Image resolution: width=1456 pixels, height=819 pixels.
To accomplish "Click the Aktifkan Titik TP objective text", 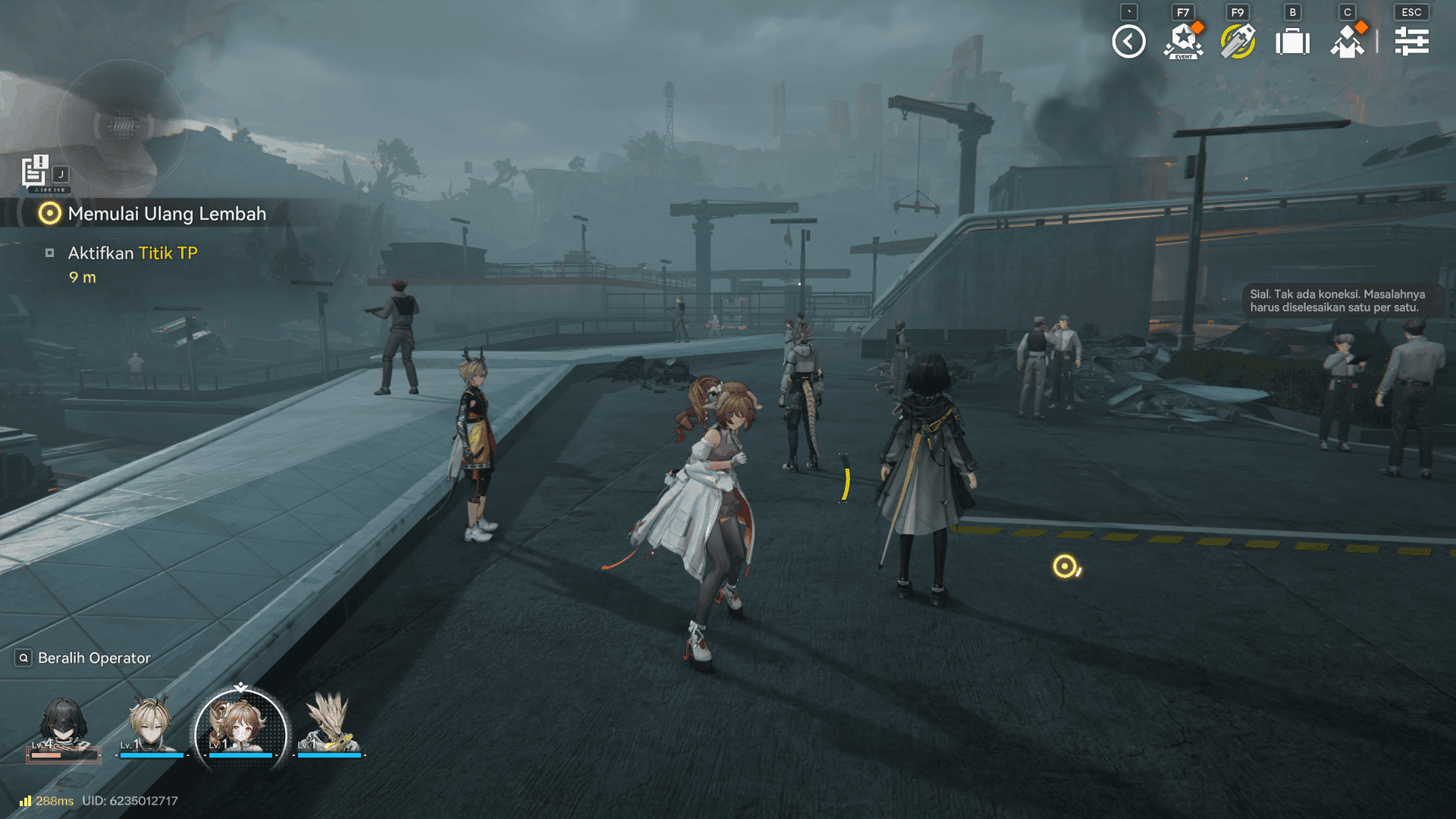I will [131, 253].
